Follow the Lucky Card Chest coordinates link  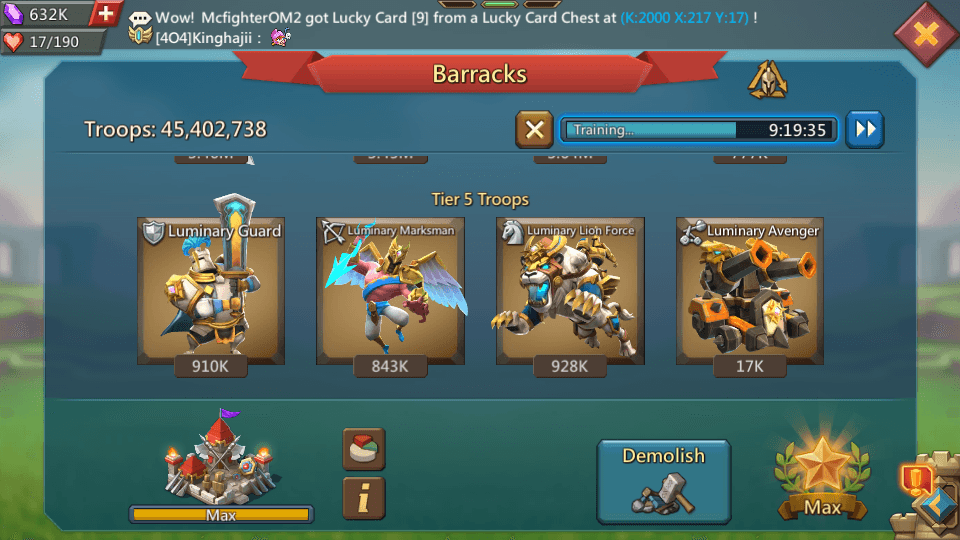[x=683, y=18]
